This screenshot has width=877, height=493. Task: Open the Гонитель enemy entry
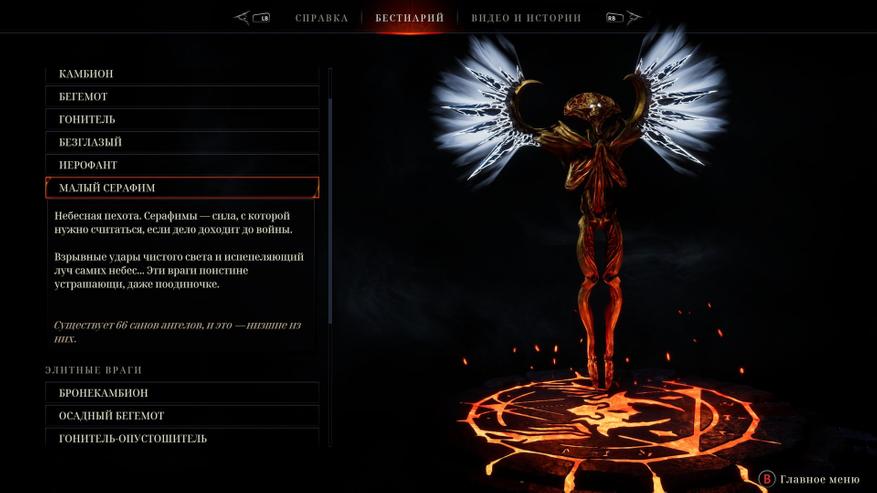click(x=182, y=120)
